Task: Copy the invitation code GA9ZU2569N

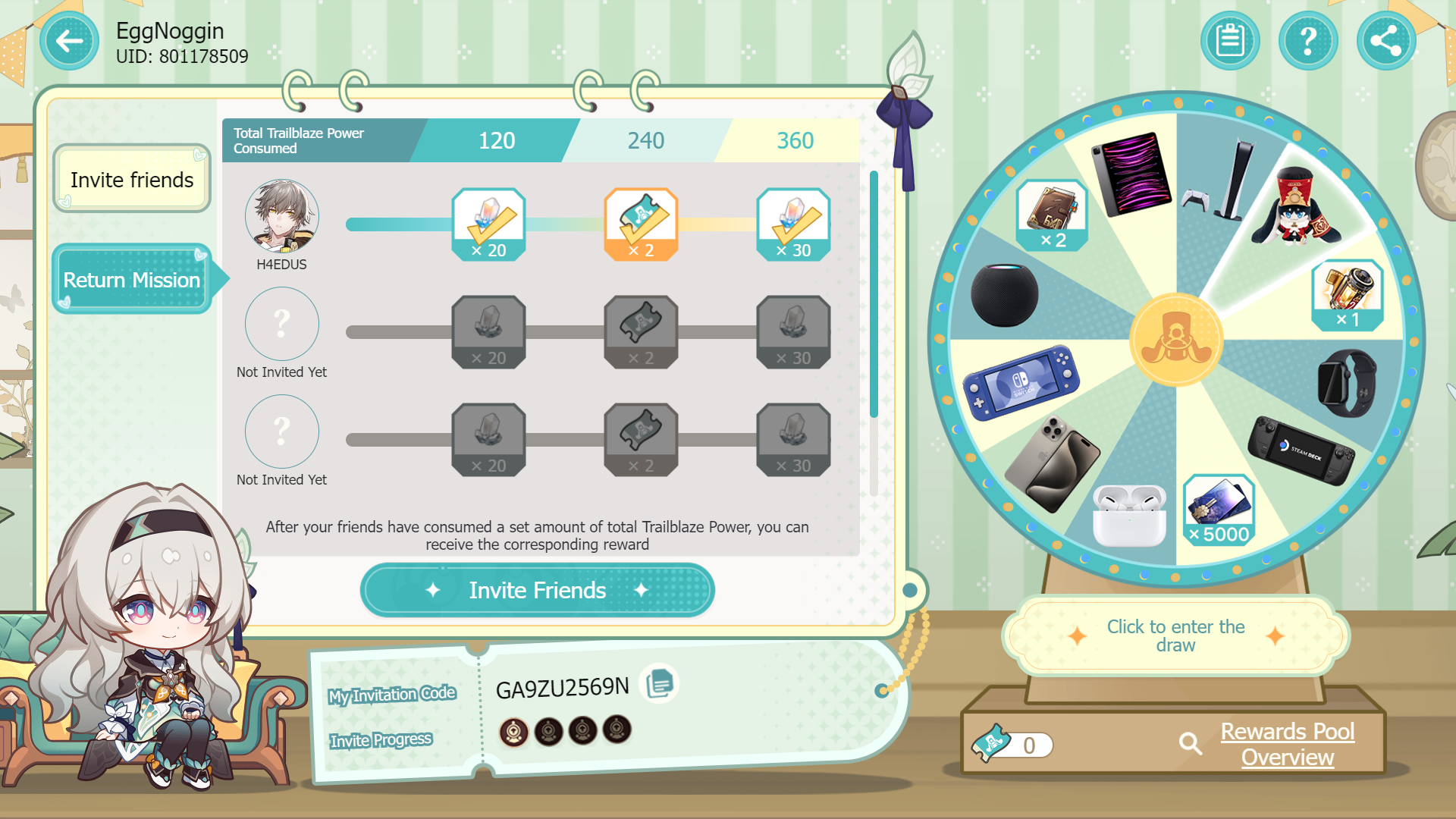Action: 659,682
